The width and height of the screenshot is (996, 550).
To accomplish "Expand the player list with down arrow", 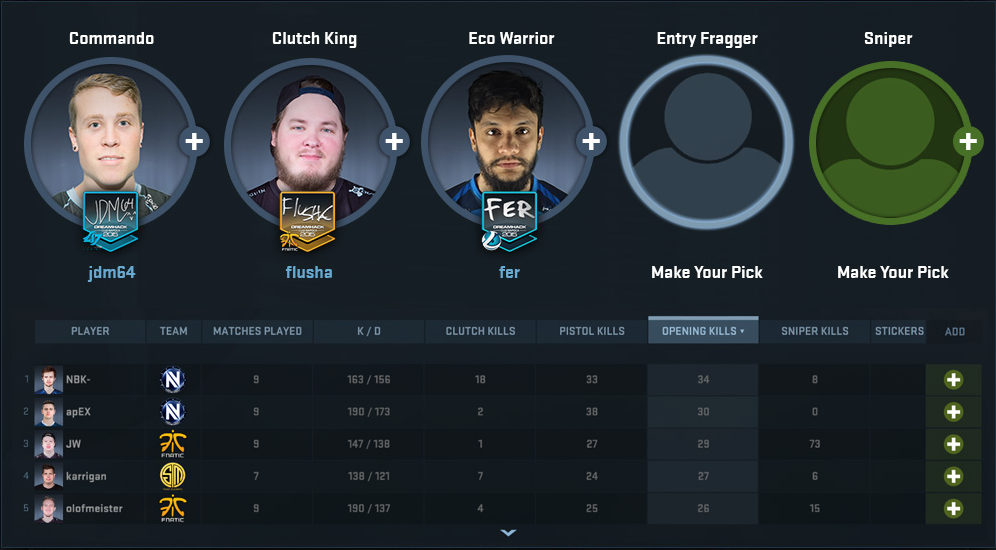I will (x=508, y=533).
